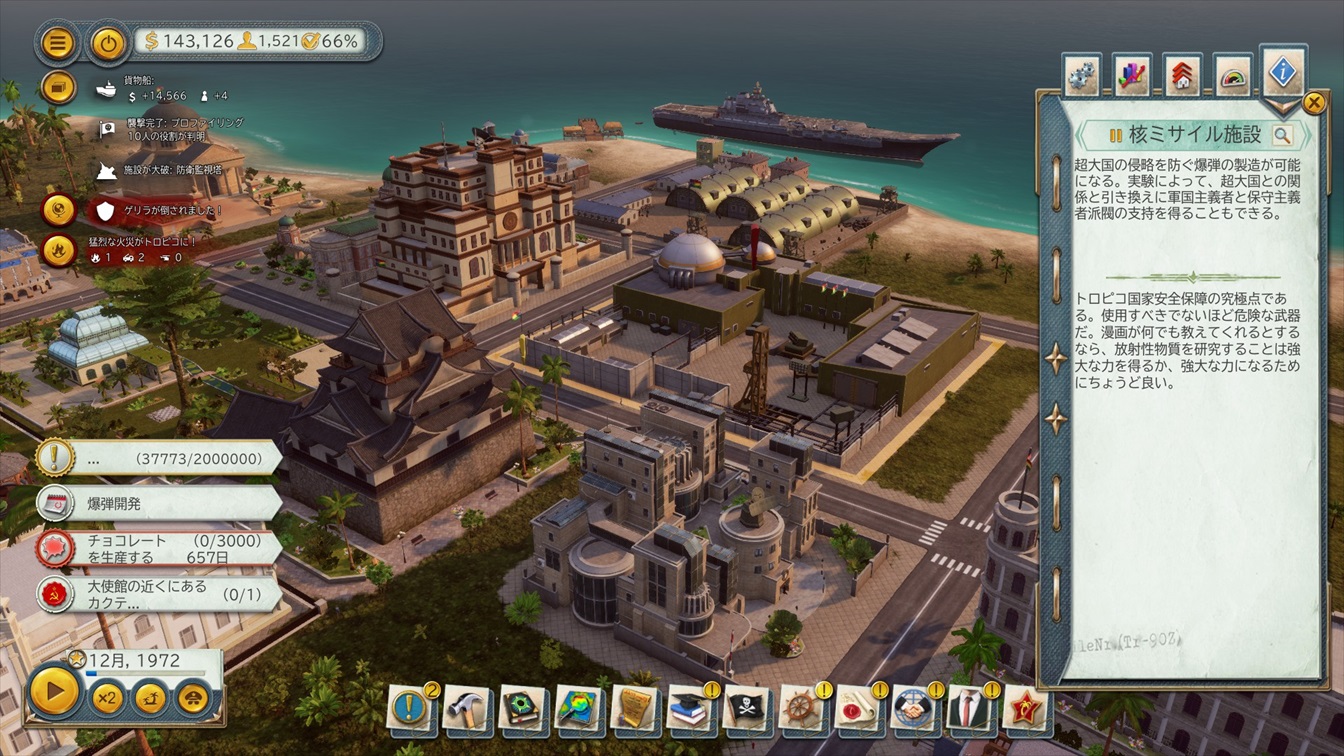This screenshot has width=1344, height=756.
Task: Open the bar chart statistics tab
Action: click(1132, 75)
